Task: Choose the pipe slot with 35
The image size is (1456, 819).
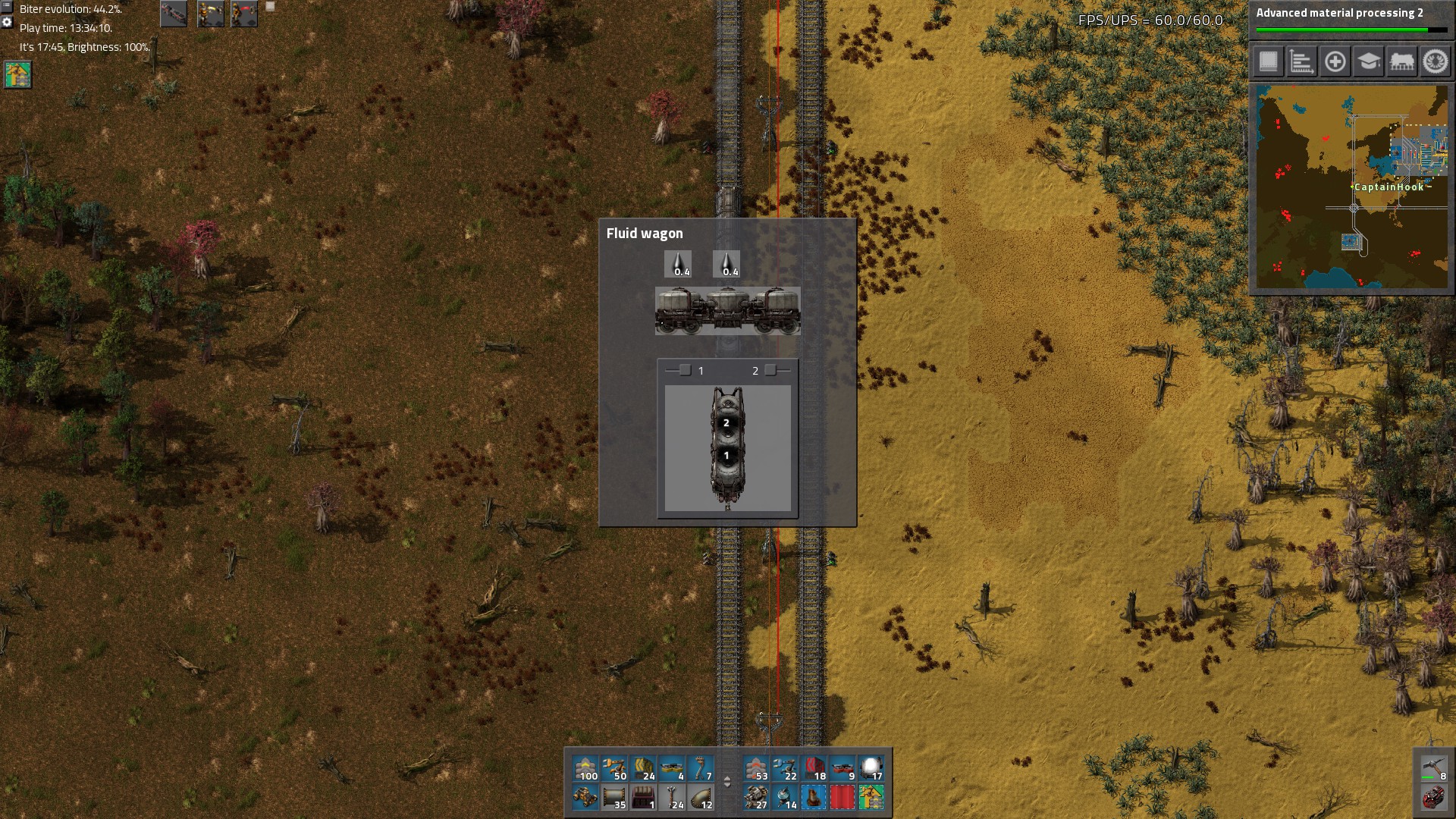Action: click(614, 797)
